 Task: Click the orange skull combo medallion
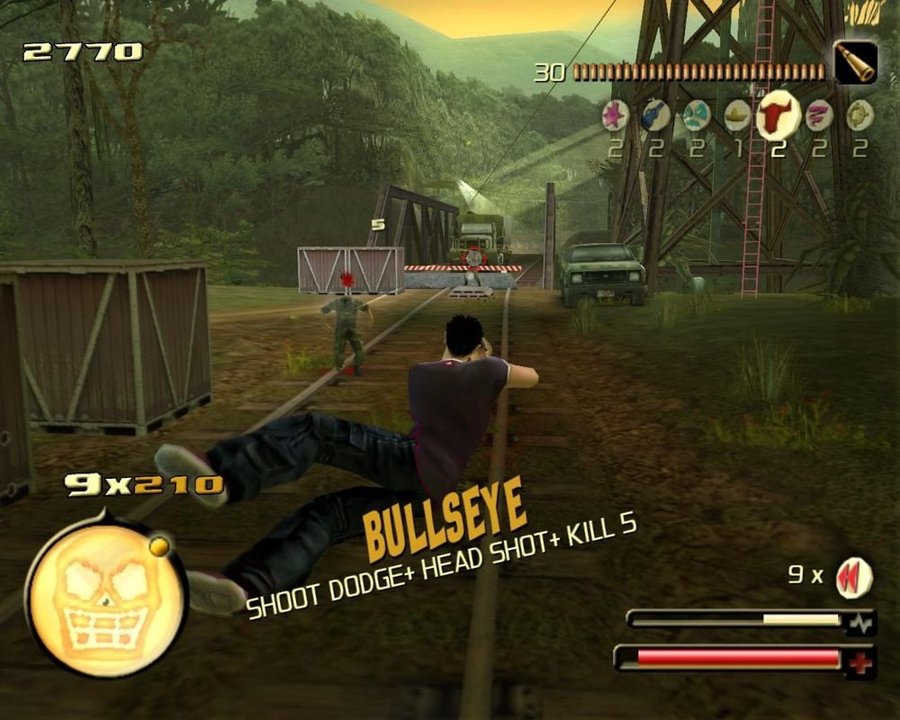[x=106, y=595]
